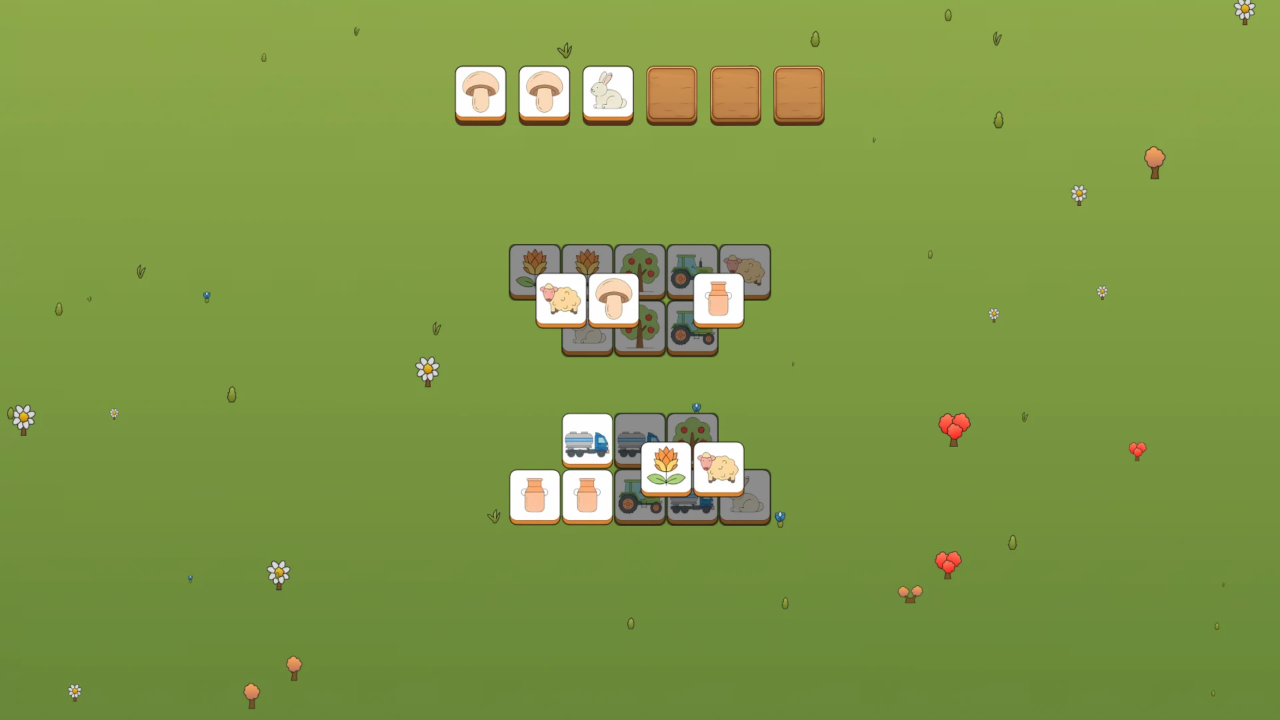Select the grayed brown flower bud tile

[x=535, y=270]
